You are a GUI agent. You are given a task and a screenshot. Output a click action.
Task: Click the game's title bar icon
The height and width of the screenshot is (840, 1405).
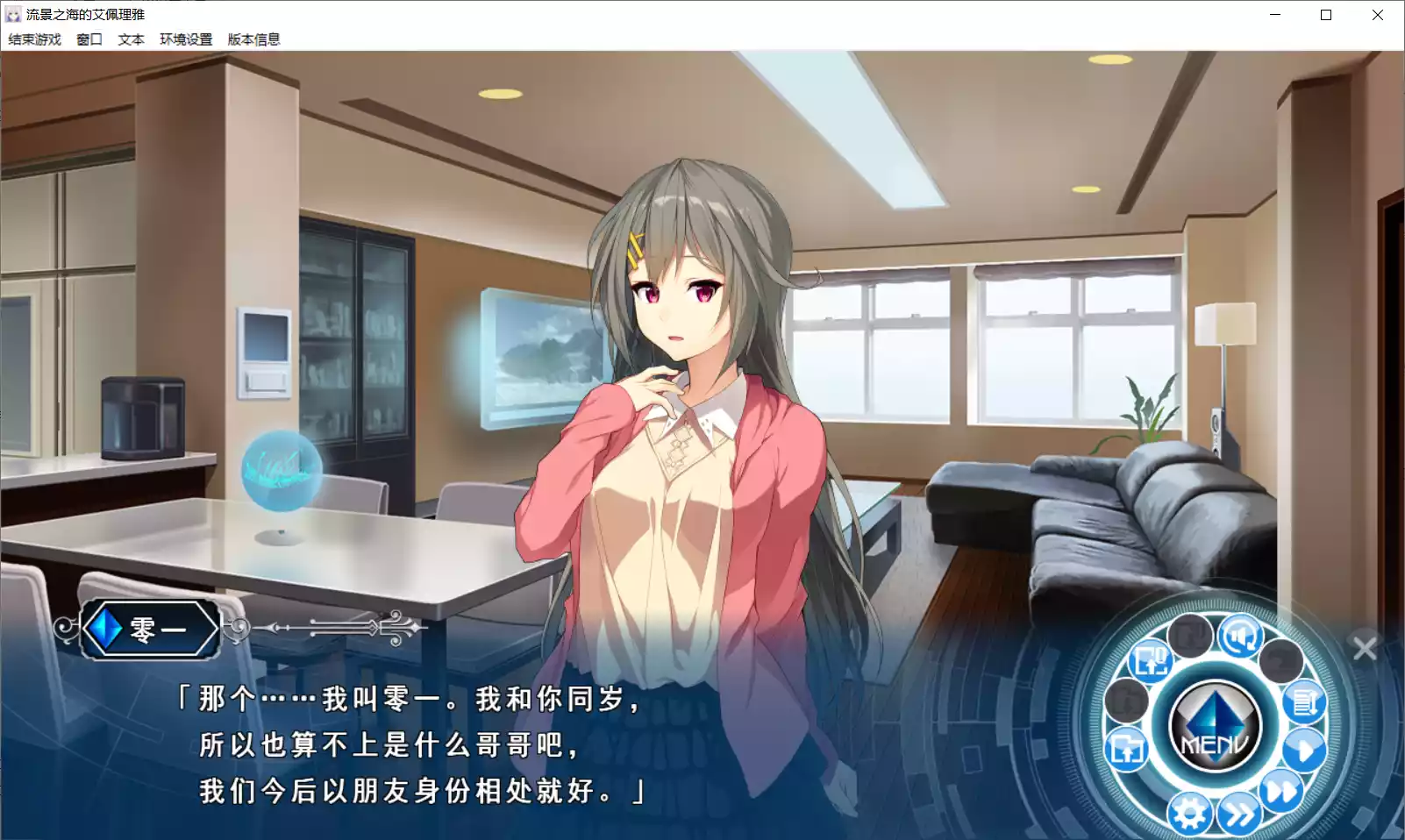pyautogui.click(x=14, y=14)
